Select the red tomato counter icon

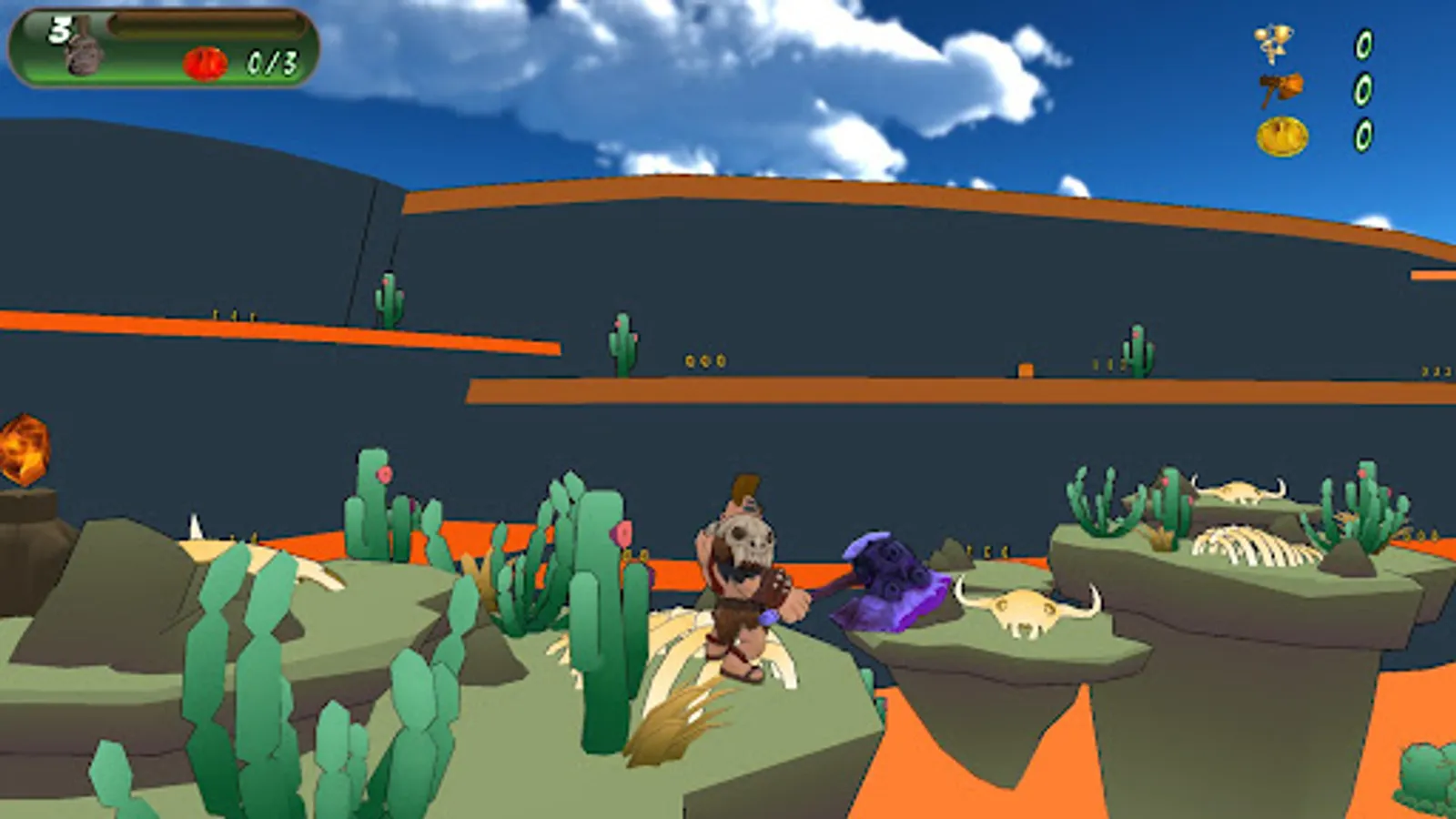204,64
